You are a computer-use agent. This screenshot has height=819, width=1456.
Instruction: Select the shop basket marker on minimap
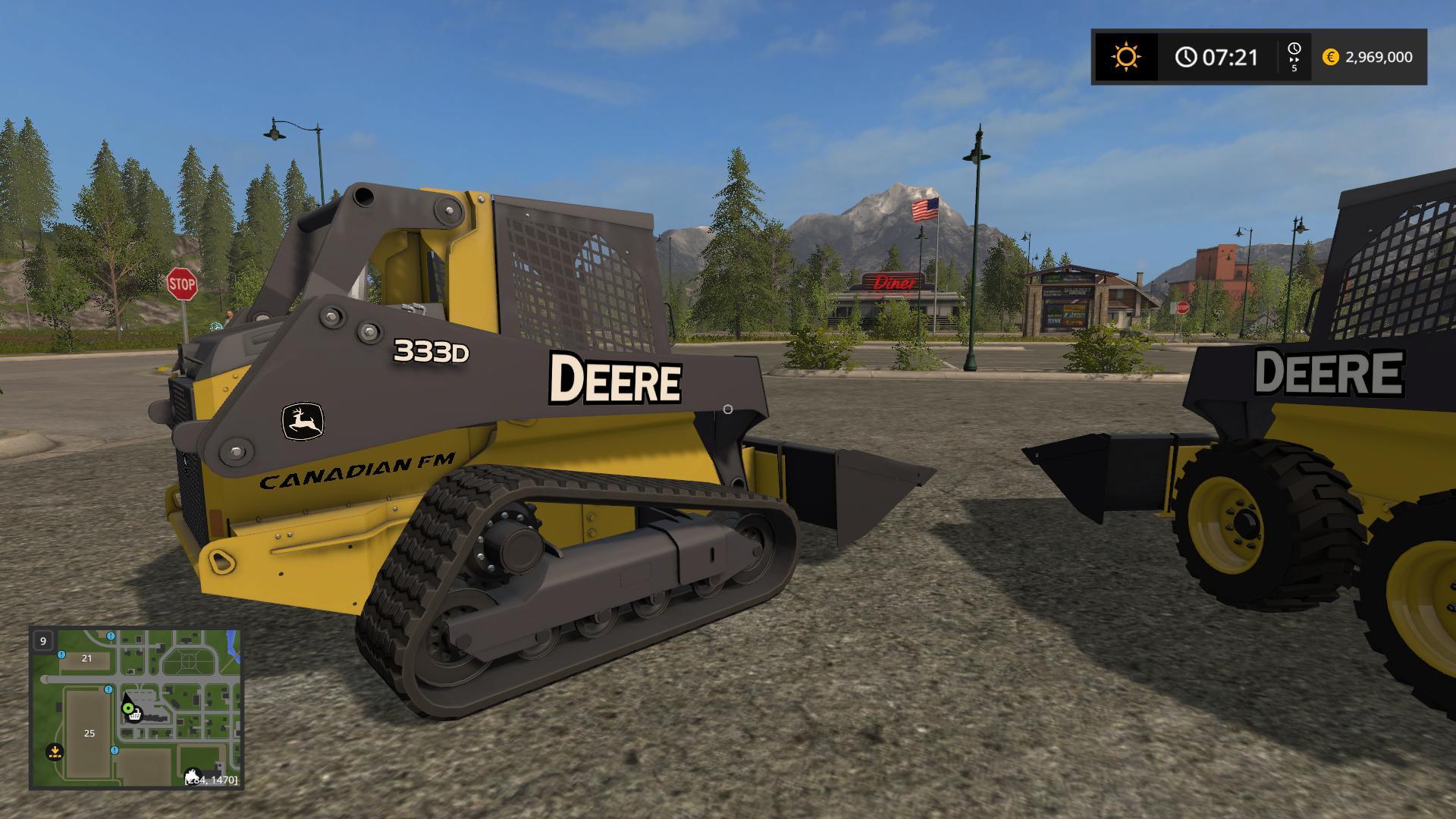coord(135,714)
